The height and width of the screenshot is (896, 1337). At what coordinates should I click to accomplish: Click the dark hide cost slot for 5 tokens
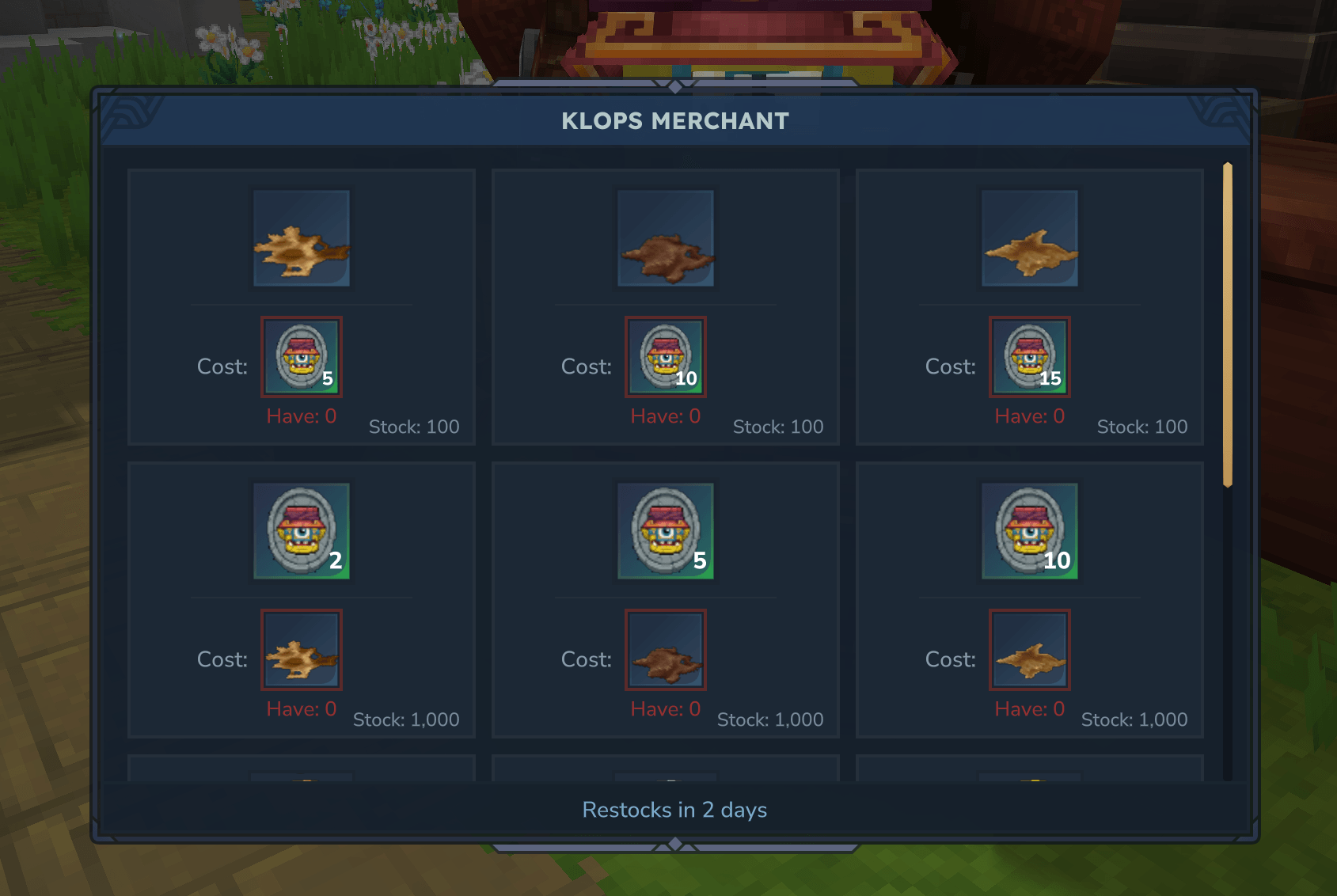(x=666, y=650)
